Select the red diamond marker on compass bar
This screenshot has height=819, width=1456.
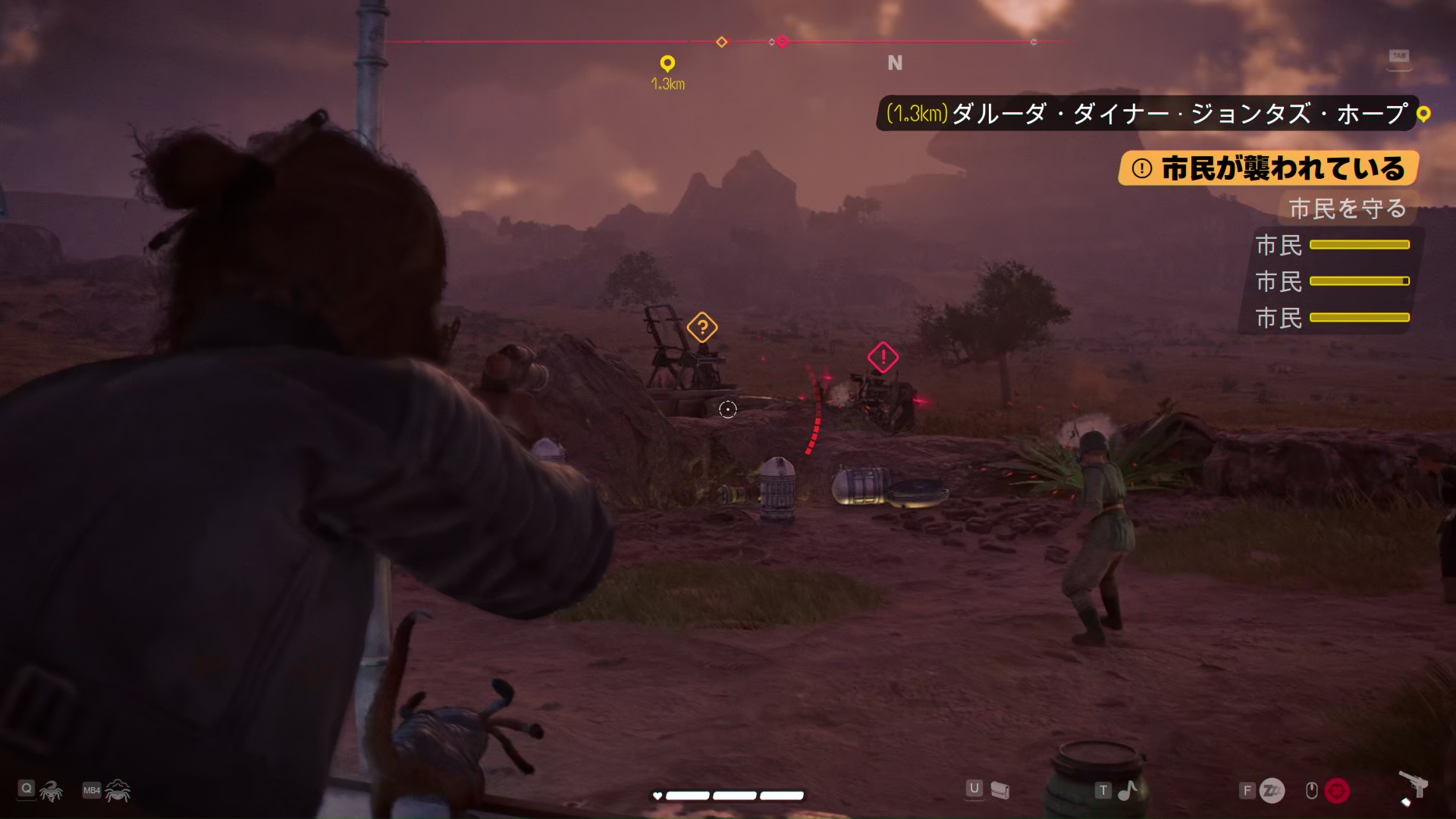pos(783,42)
